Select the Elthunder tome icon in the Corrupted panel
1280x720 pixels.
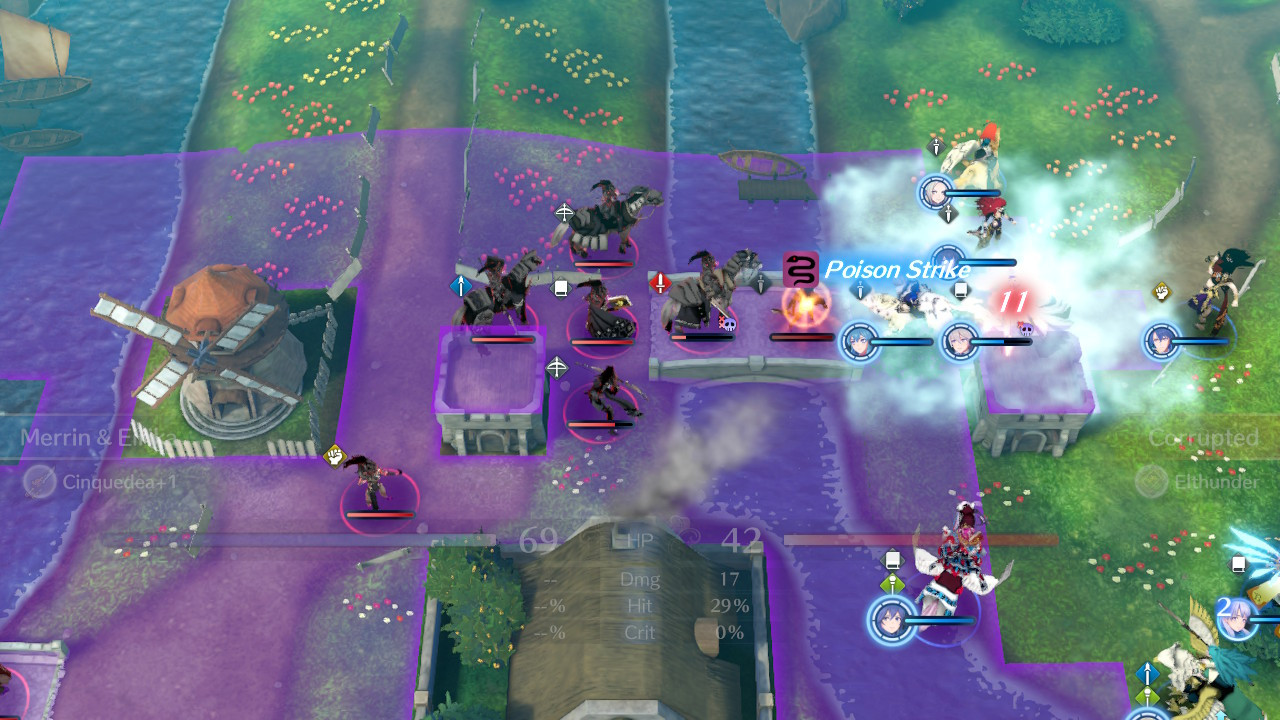[x=1149, y=483]
